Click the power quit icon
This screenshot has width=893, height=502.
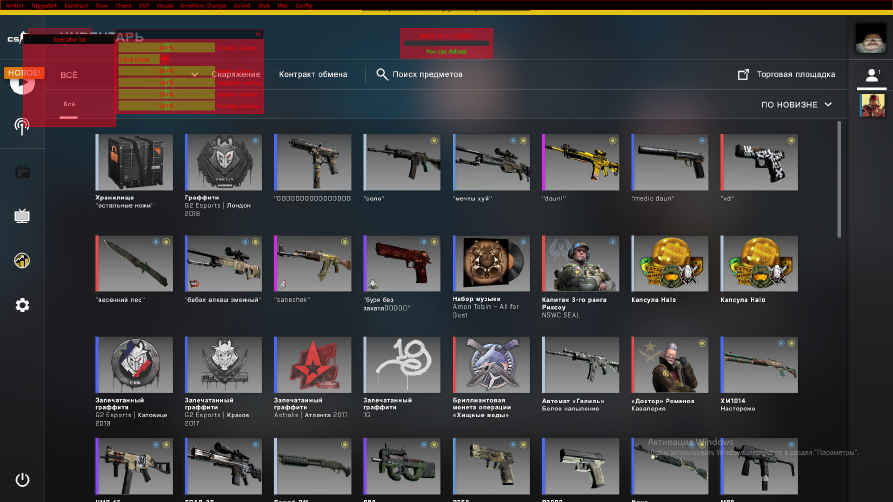[22, 480]
